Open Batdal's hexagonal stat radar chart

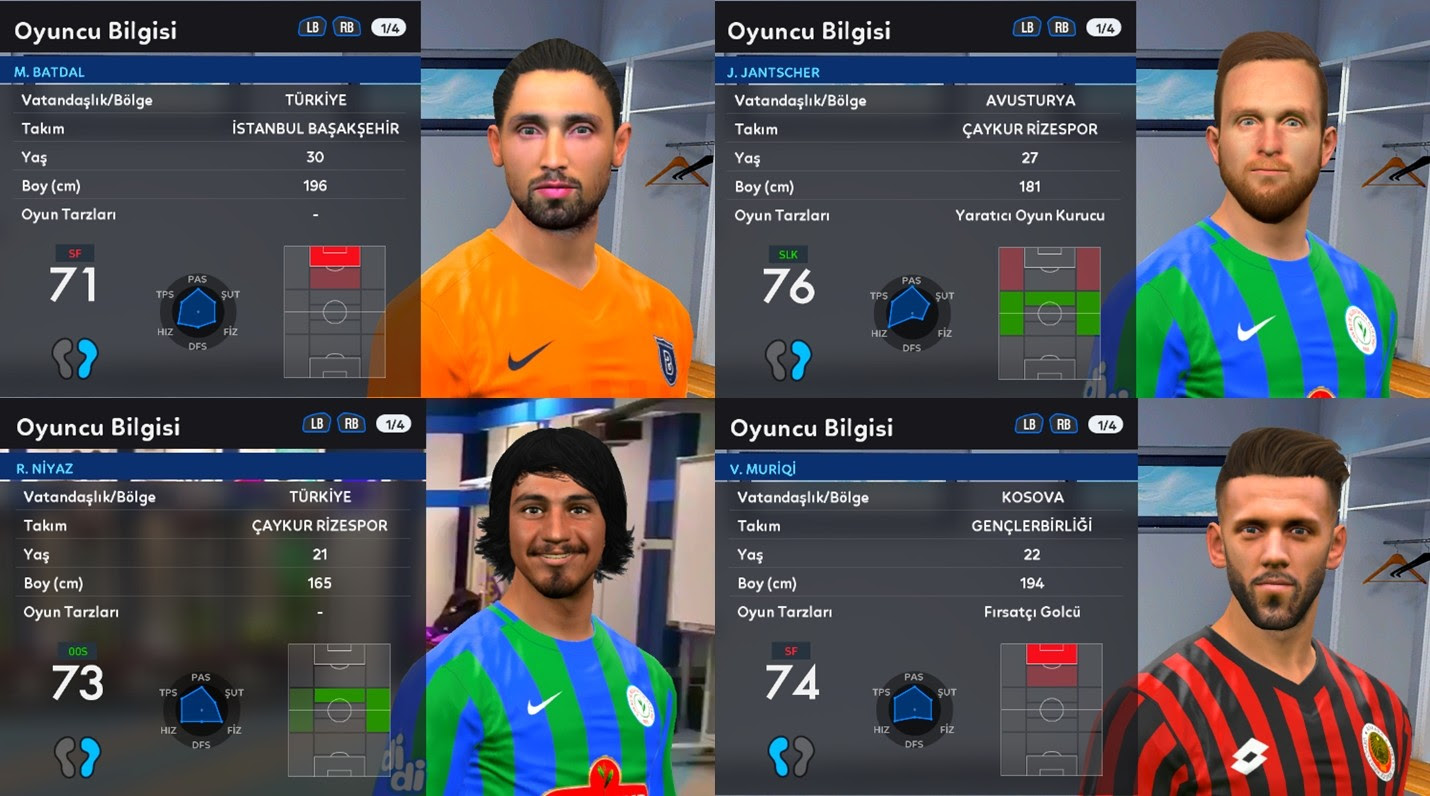point(199,312)
